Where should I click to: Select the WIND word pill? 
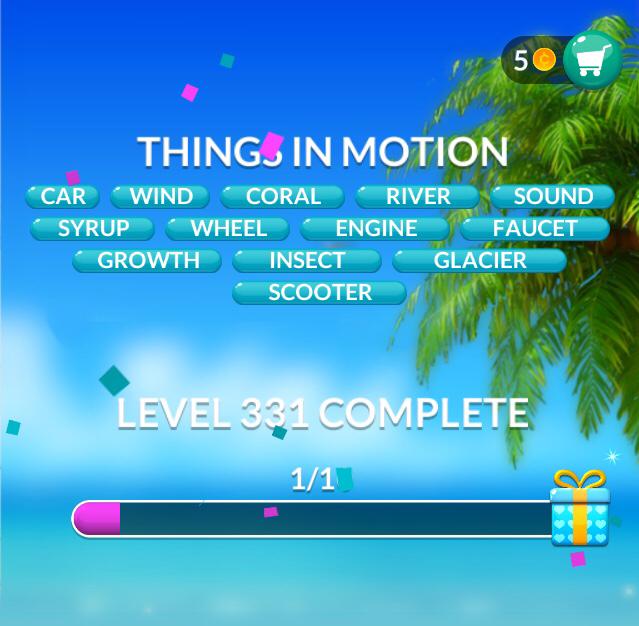coord(160,196)
